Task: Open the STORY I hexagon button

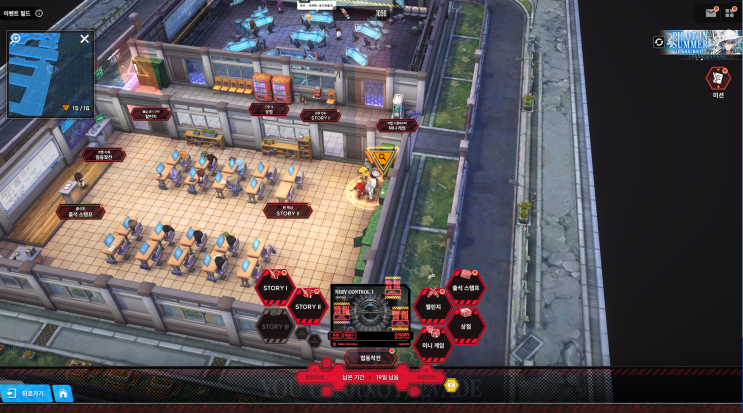Action: 274,288
